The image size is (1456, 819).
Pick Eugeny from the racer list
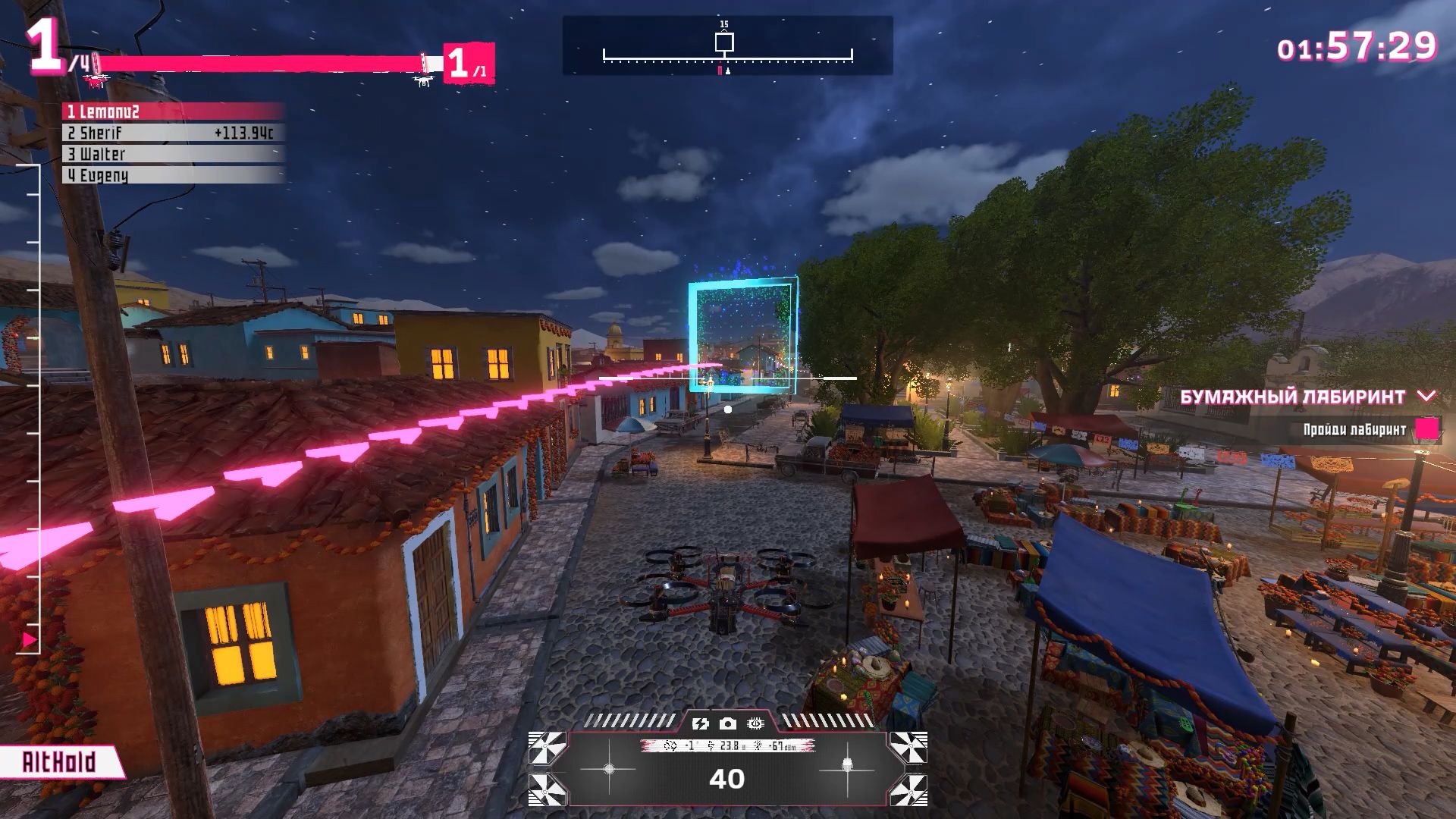coord(173,175)
